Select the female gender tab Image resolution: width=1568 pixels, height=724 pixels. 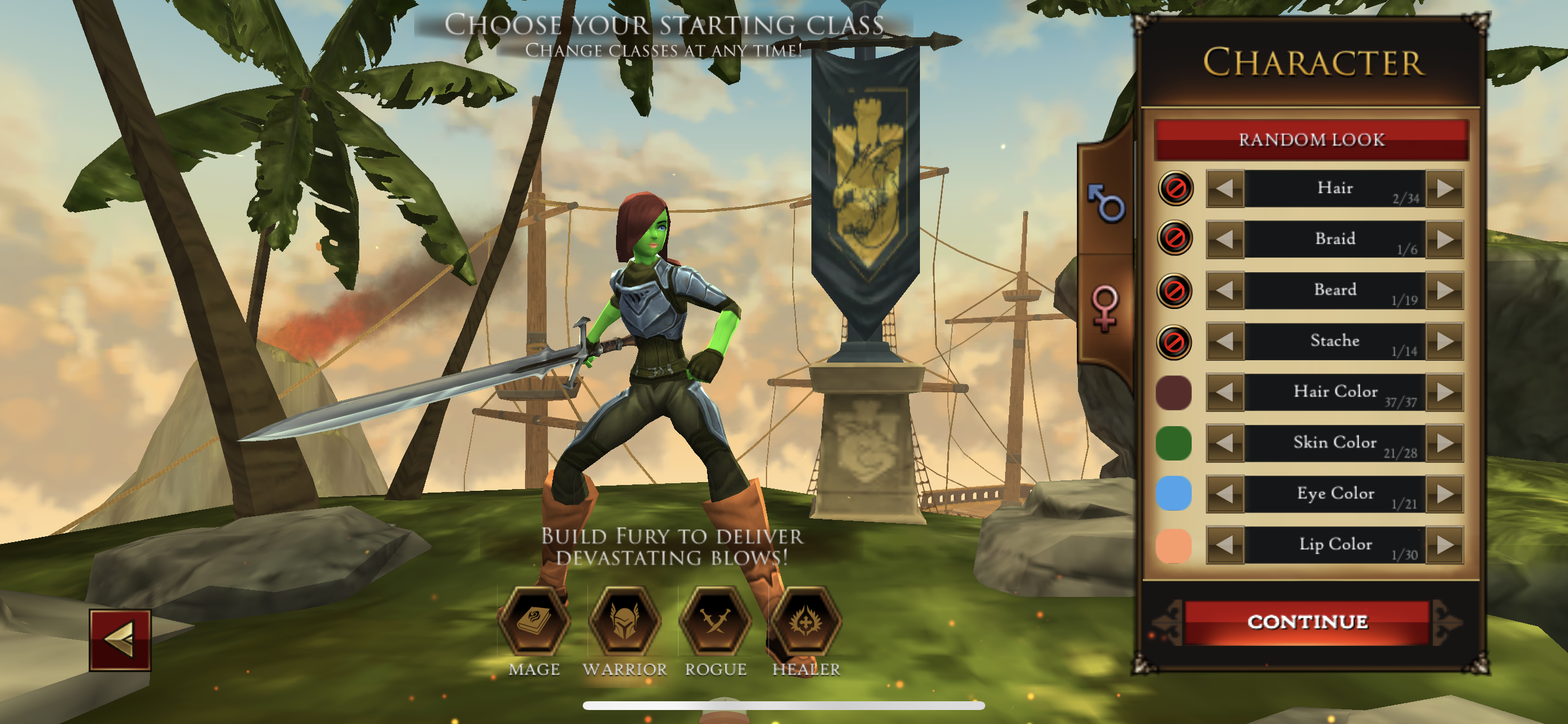point(1105,306)
